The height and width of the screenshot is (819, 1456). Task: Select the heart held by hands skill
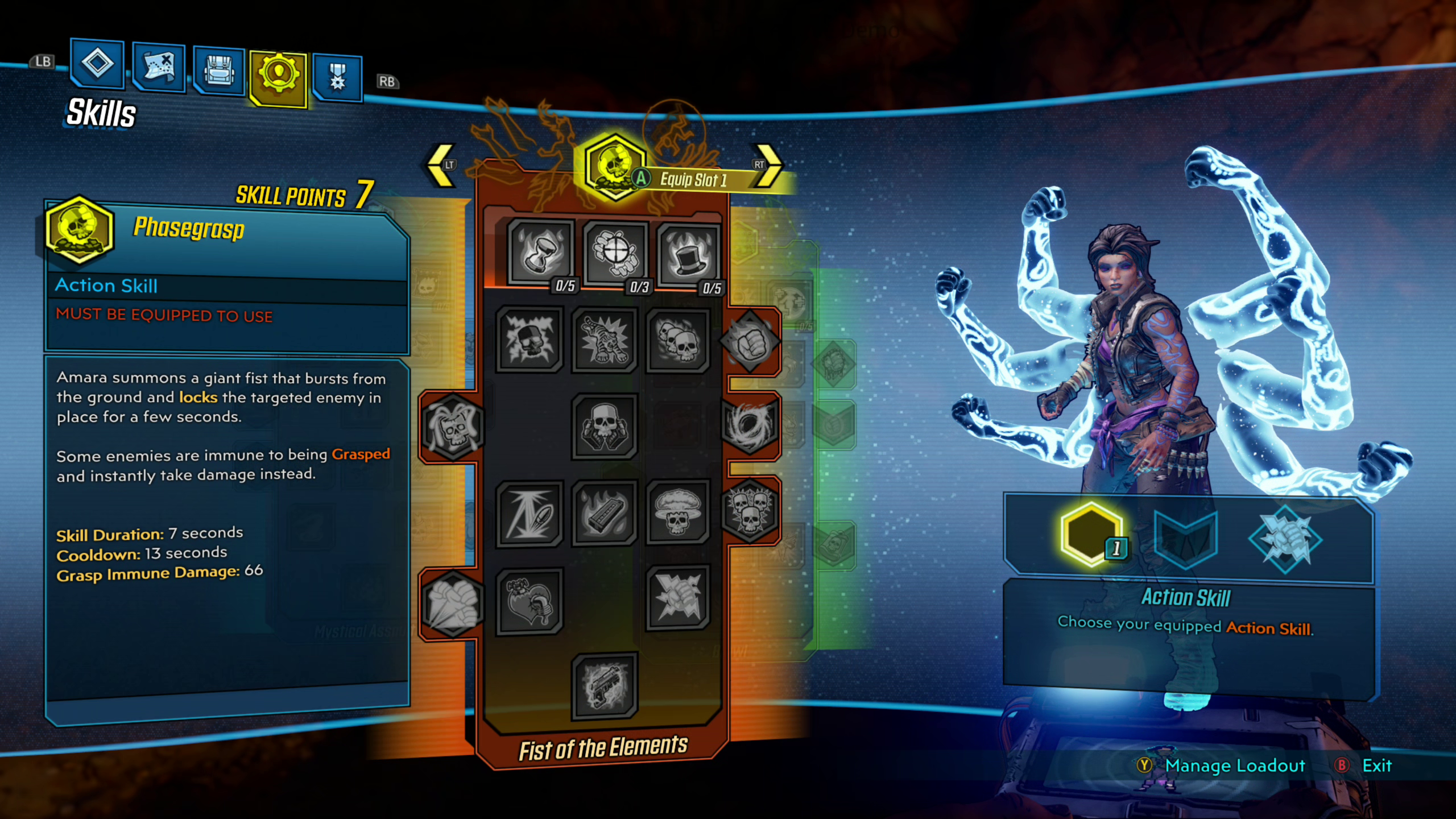click(529, 601)
